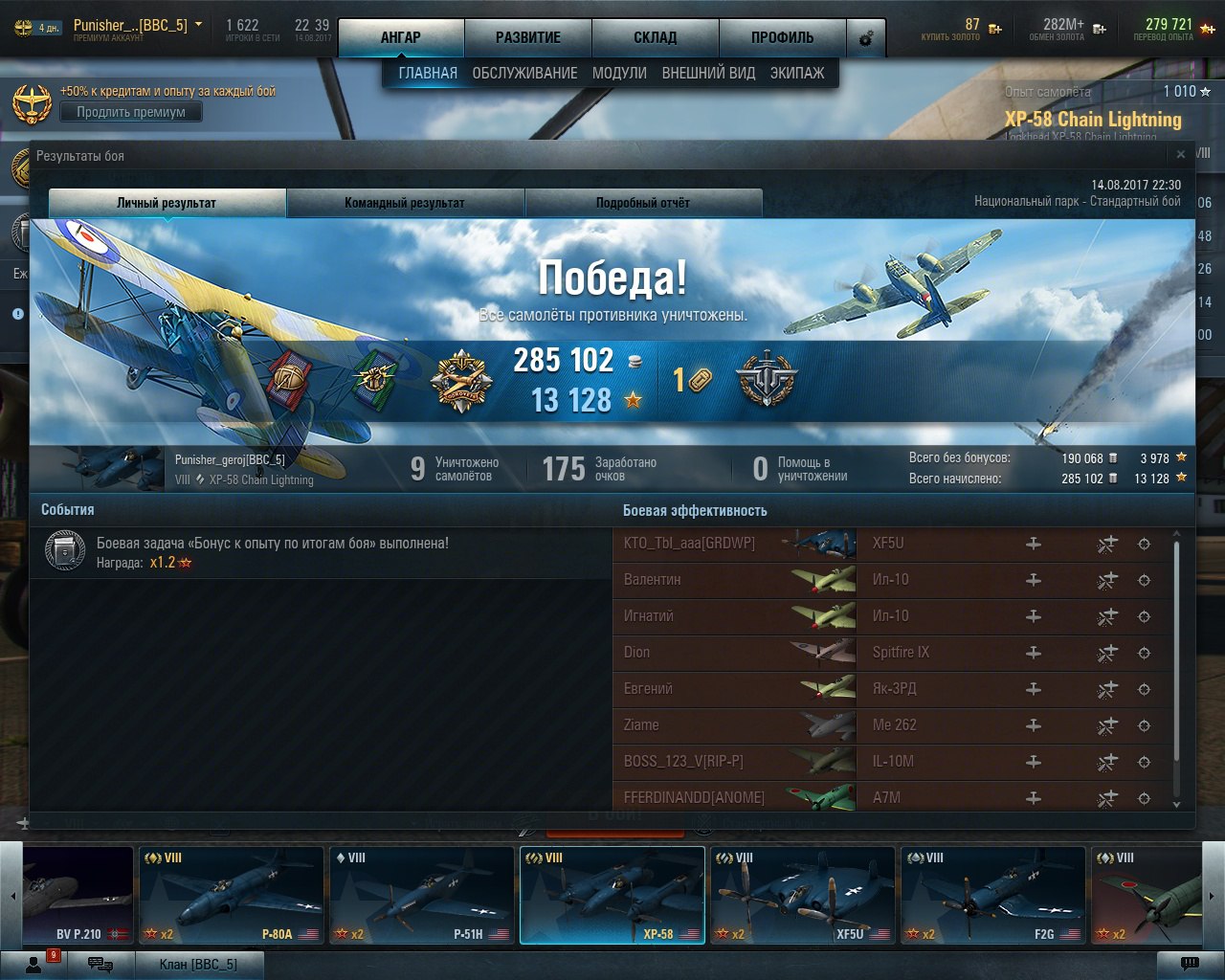The image size is (1225, 980).
Task: Select the XF5U plane in the carousel
Action: 802,895
